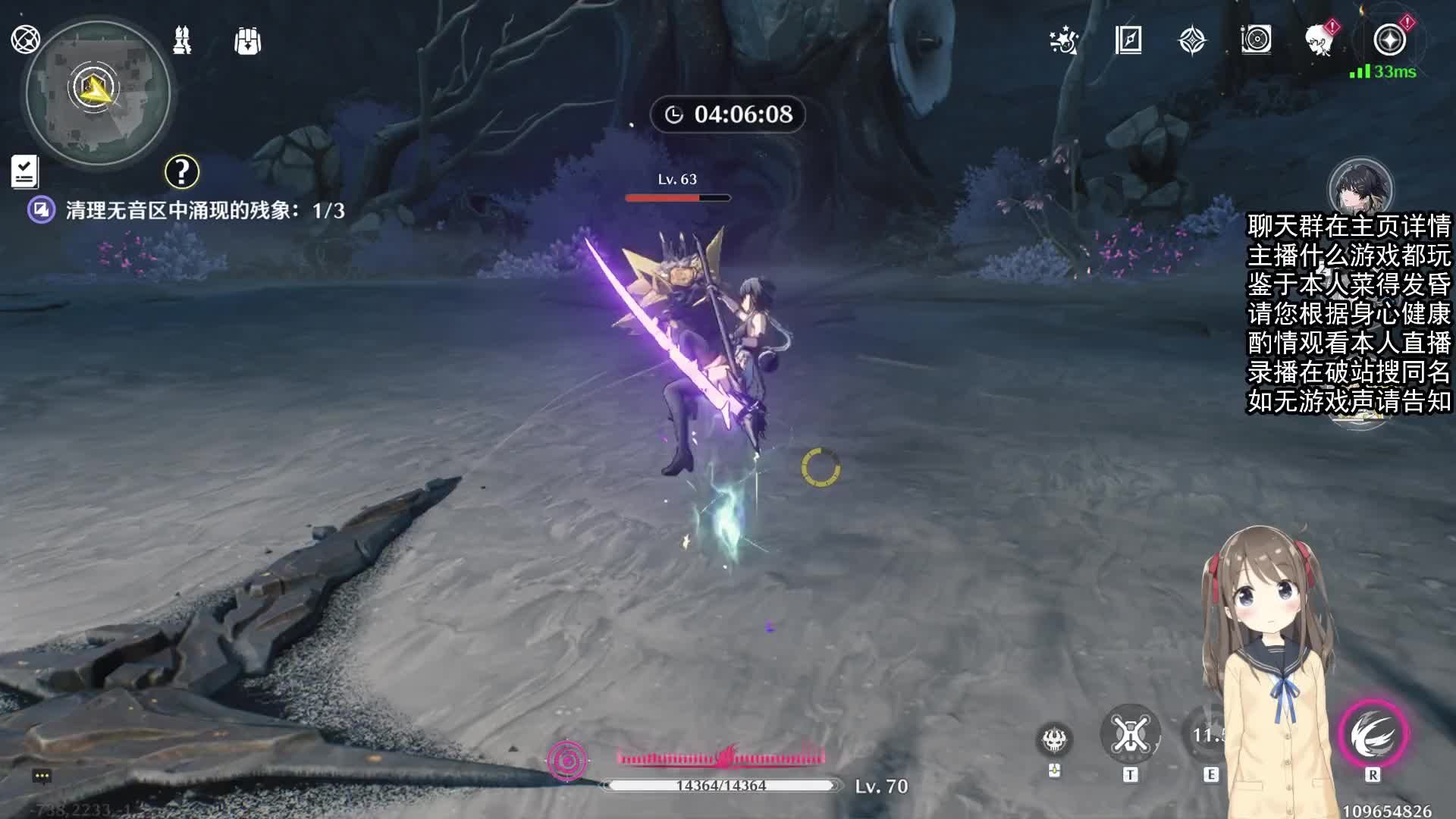Activate the pink-ringed wing ultimate skill

point(1373,734)
